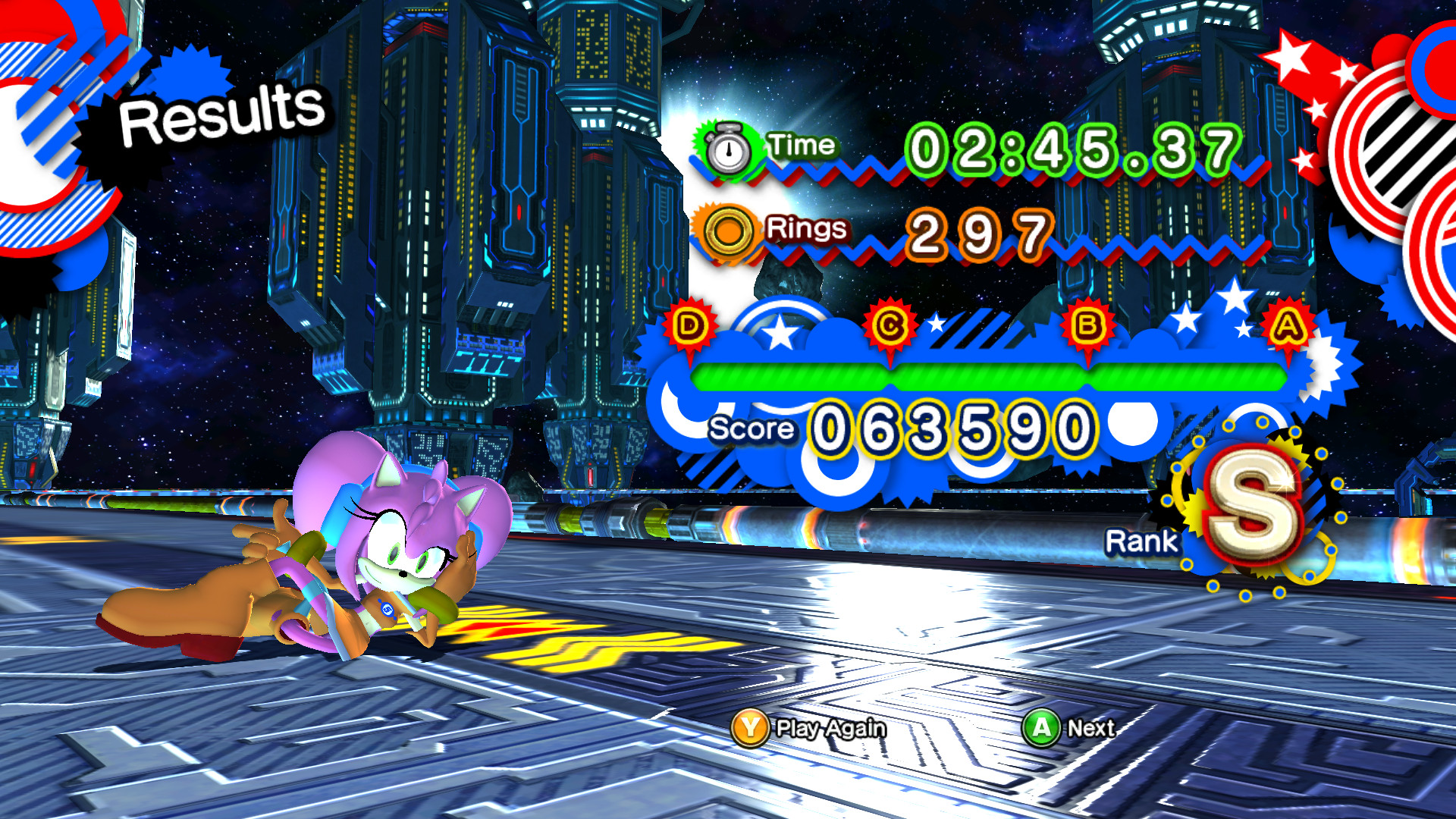Click the B rank badge
Viewport: 1456px width, 819px height.
coord(1087,323)
